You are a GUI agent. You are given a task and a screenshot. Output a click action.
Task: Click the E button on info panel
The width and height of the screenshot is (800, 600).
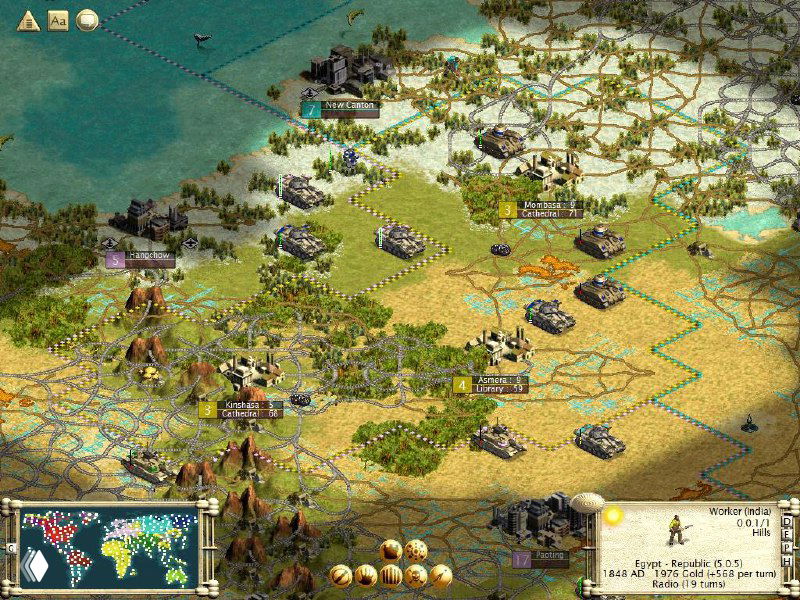click(x=789, y=534)
